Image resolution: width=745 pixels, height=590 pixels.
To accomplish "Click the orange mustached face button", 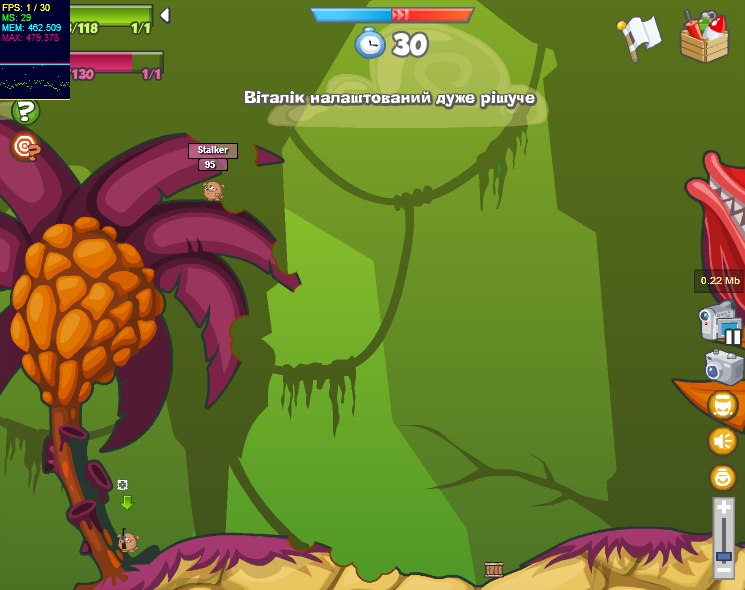I will click(722, 405).
